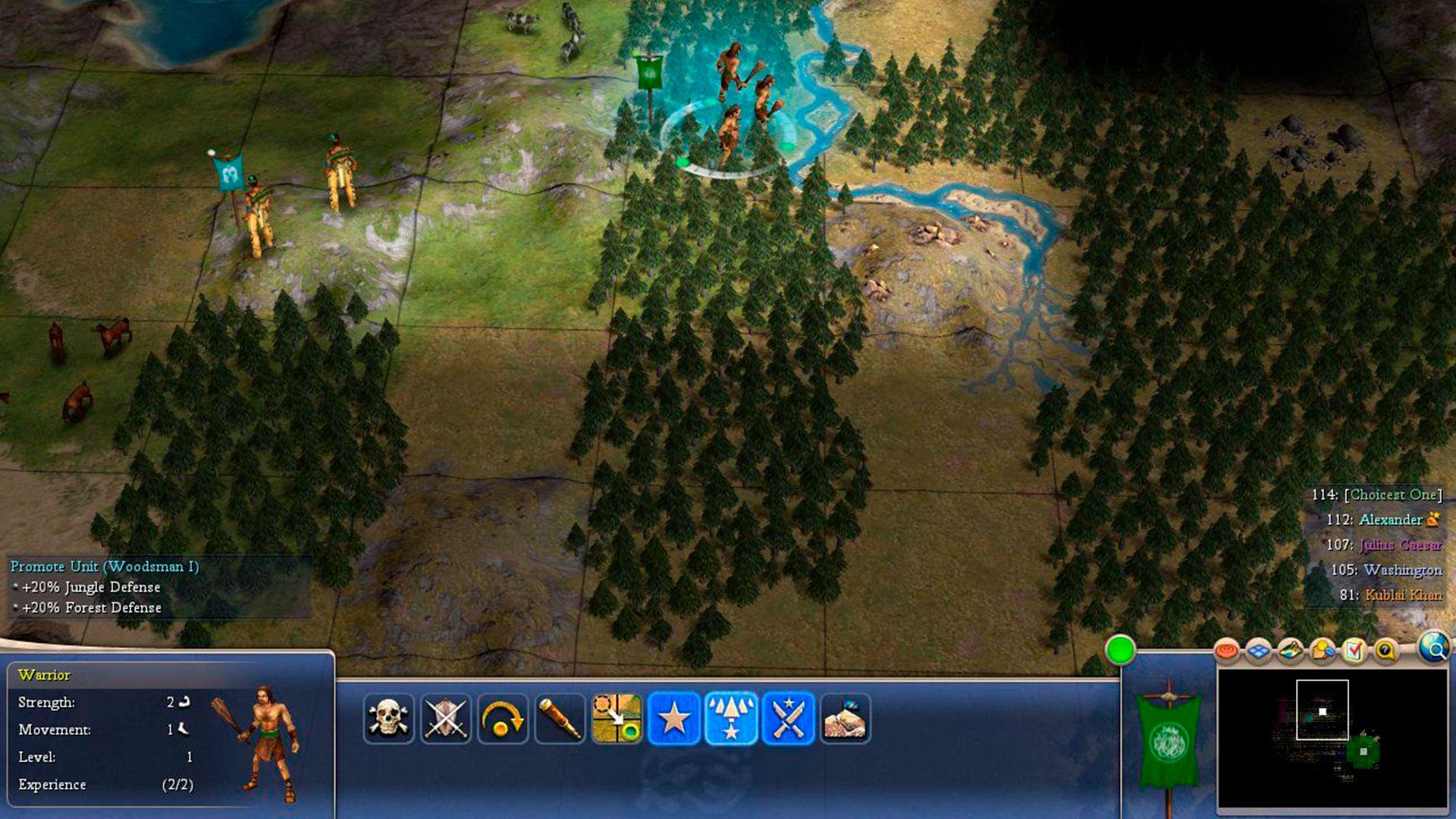Toggle the red checkmark scores icon
This screenshot has height=819, width=1456.
click(x=1354, y=651)
